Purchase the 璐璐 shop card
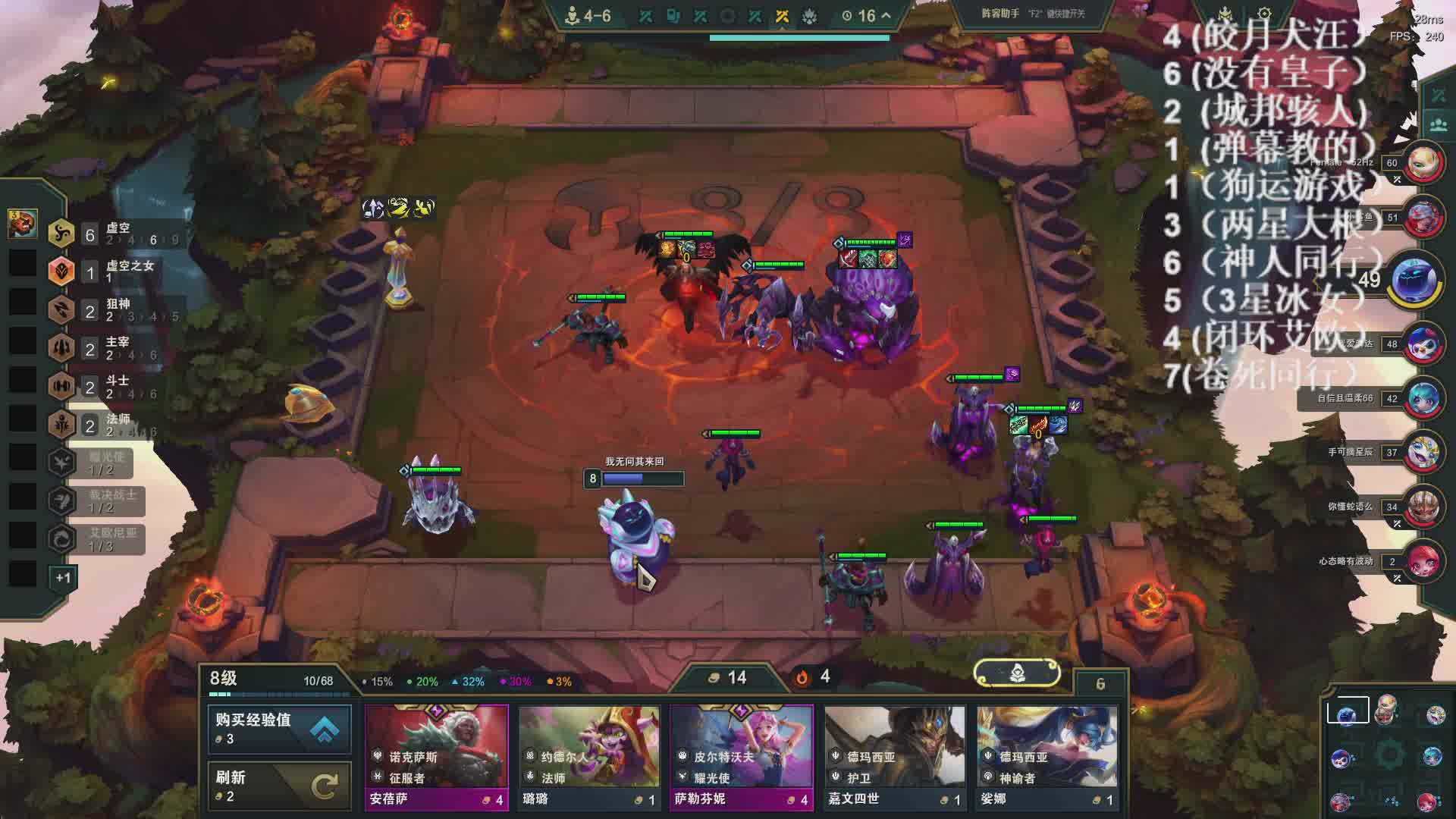The image size is (1456, 819). 589,757
